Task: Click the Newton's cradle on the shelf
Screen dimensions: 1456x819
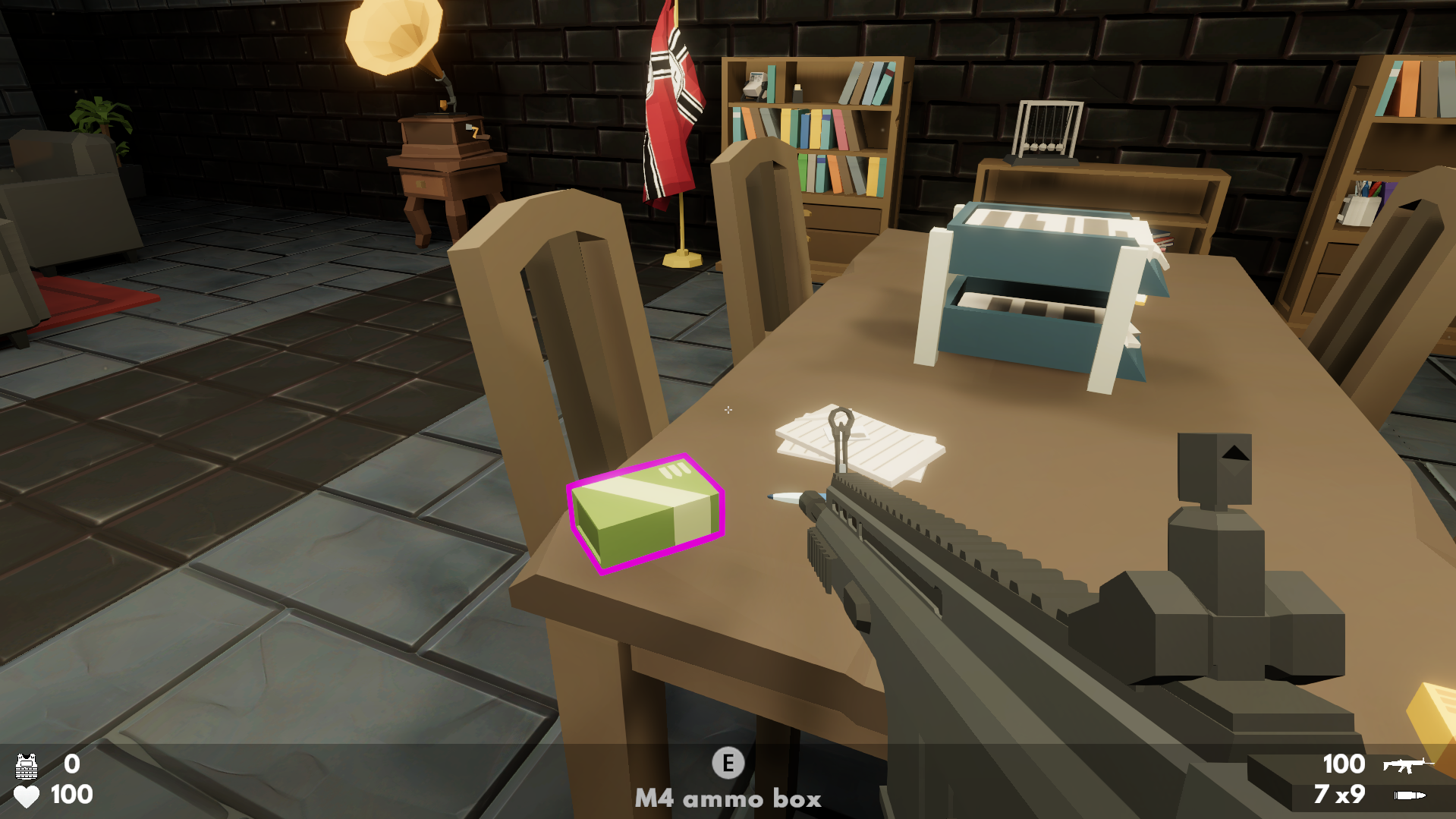Action: [1048, 129]
